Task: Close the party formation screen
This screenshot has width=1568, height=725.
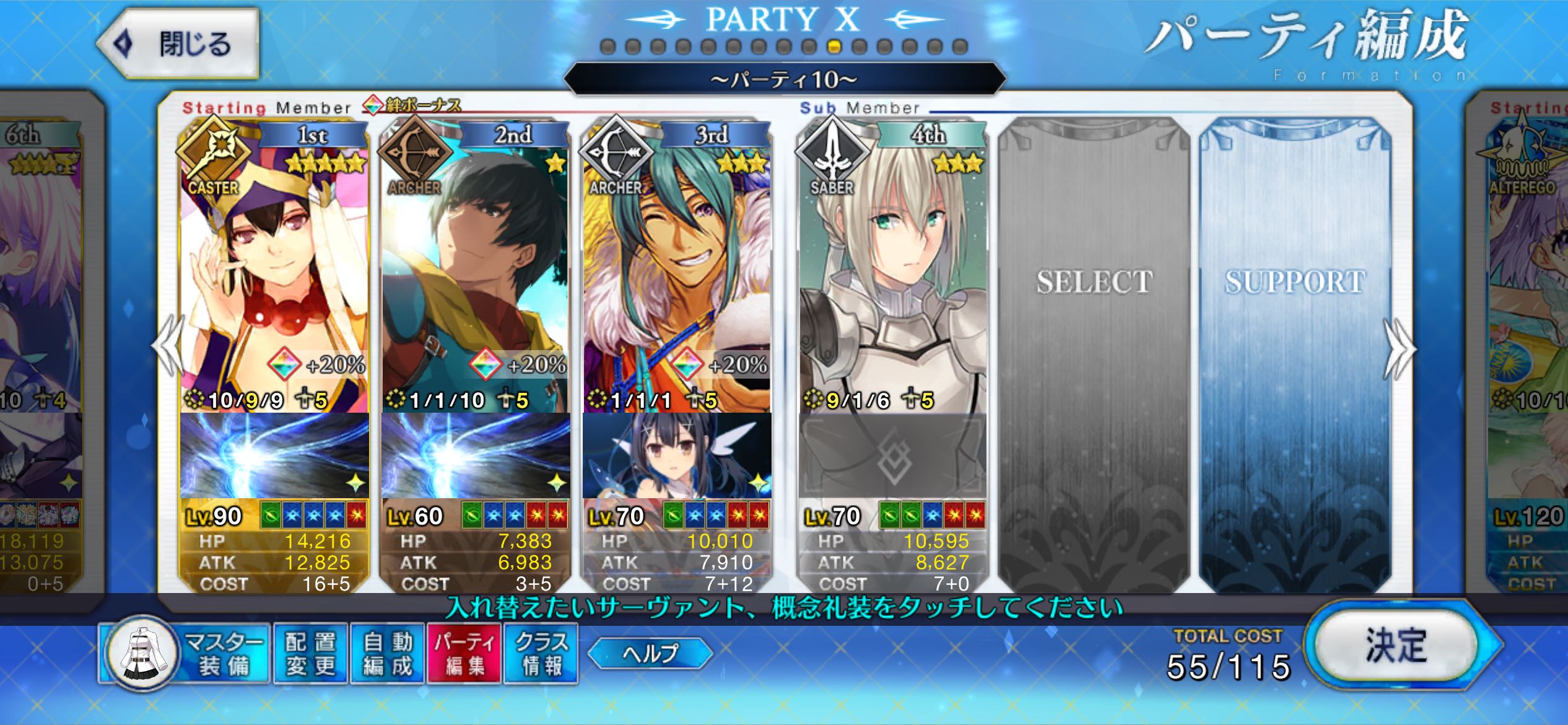Action: pos(178,44)
